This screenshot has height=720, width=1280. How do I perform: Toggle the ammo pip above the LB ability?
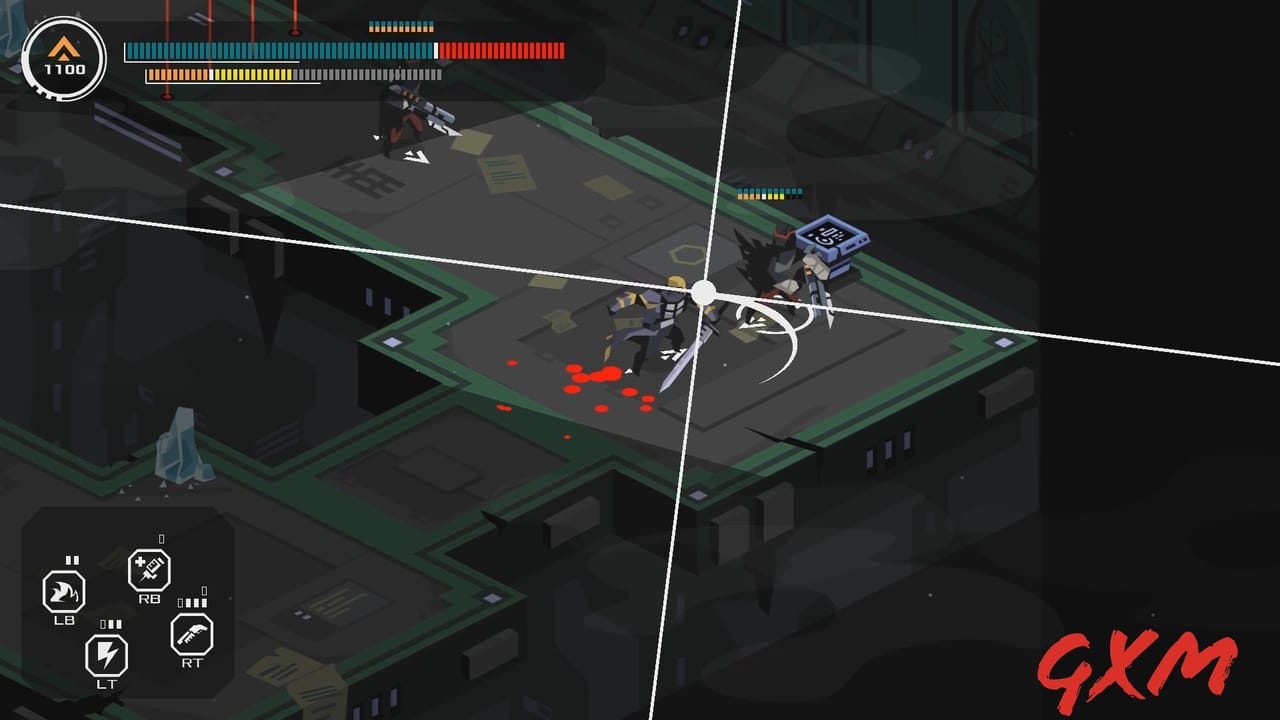(70, 561)
